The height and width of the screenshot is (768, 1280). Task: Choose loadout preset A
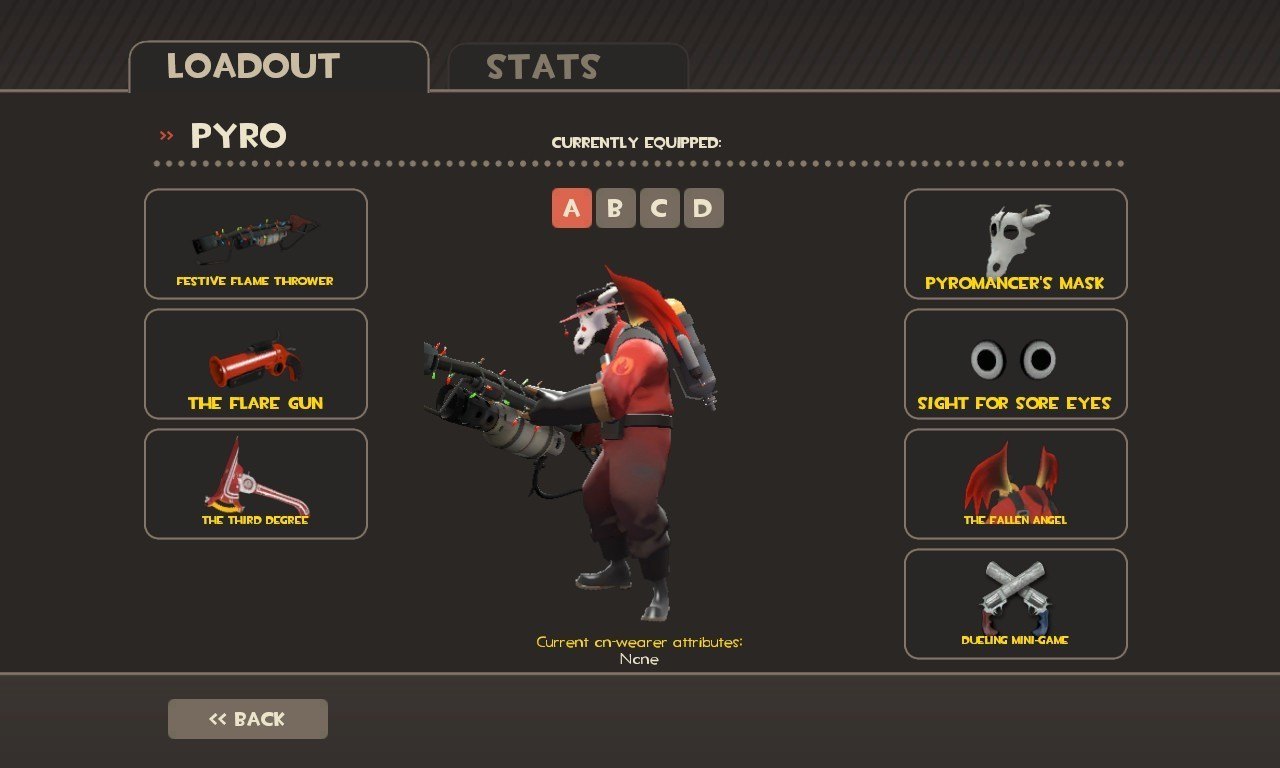pyautogui.click(x=572, y=208)
